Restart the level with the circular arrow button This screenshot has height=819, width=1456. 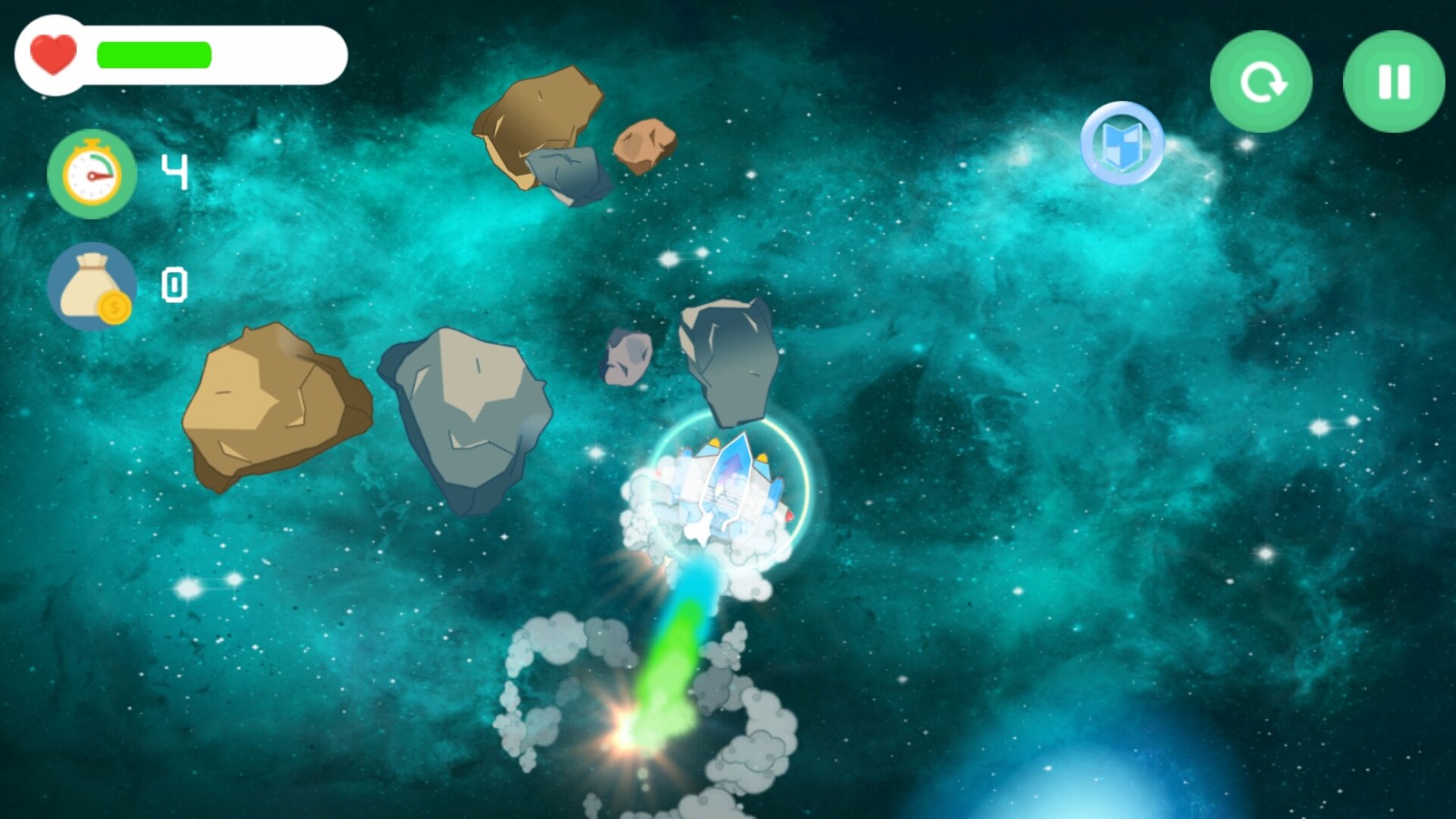(1261, 82)
